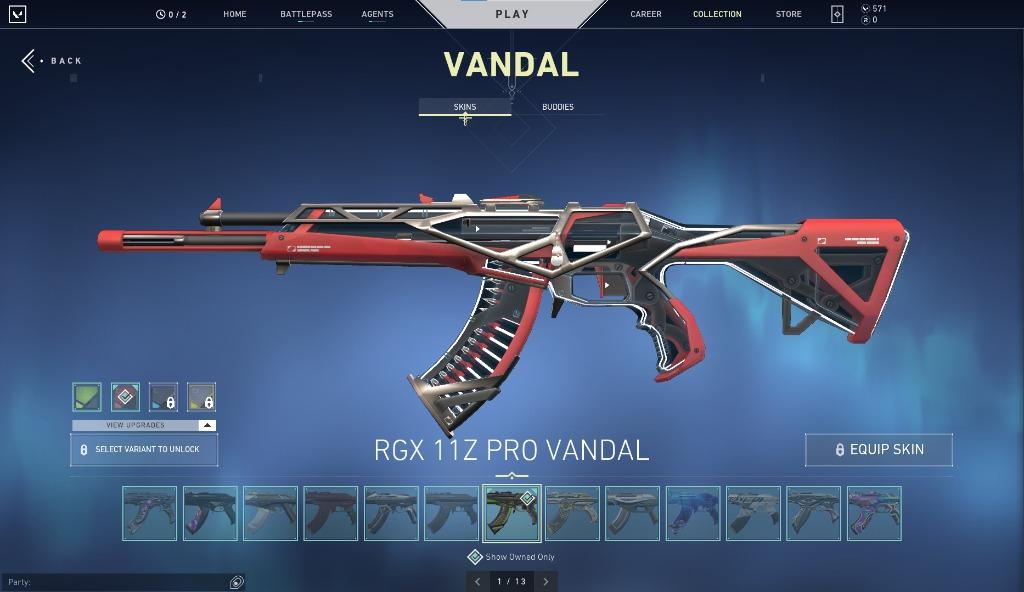This screenshot has height=592, width=1024.
Task: Go to the next skin page arrow
Action: [x=546, y=581]
